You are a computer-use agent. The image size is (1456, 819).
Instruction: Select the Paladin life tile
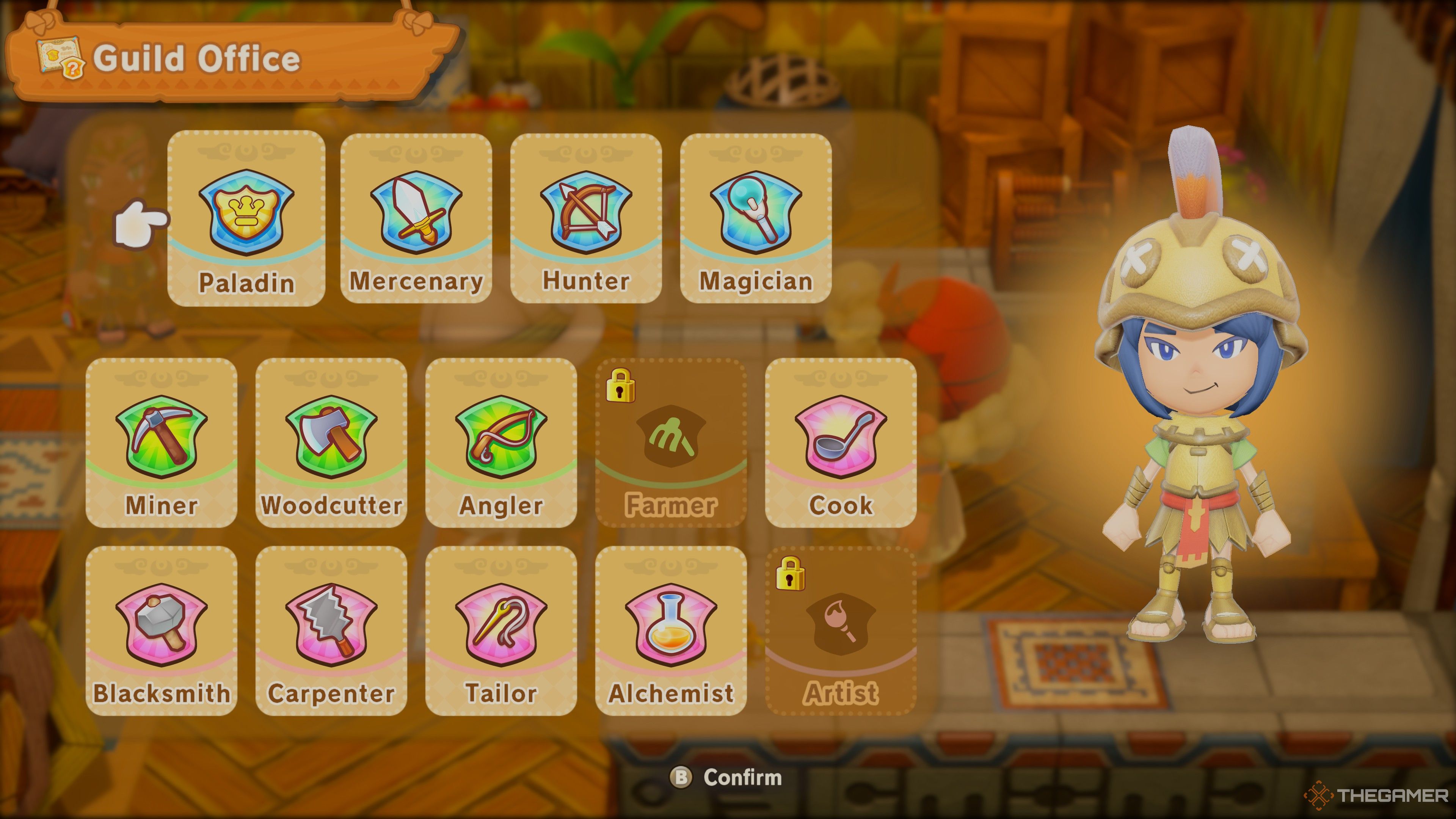246,219
